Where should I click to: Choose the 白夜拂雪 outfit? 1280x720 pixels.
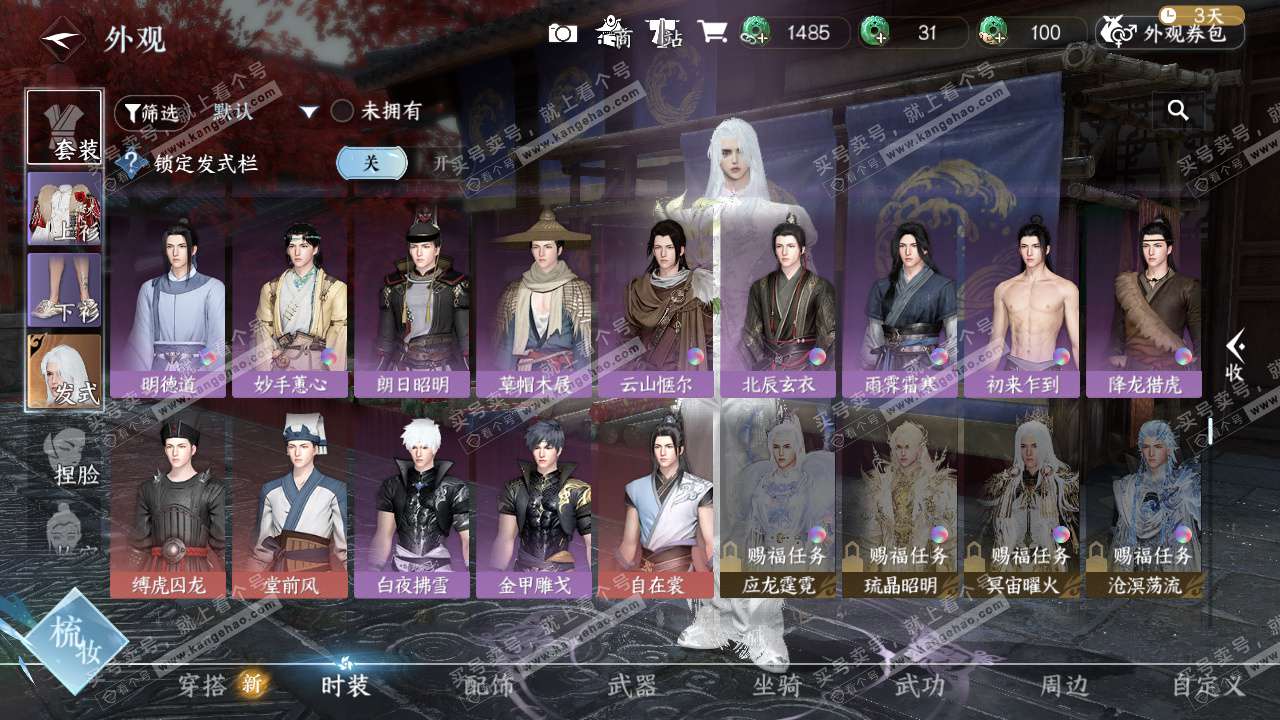[x=412, y=500]
